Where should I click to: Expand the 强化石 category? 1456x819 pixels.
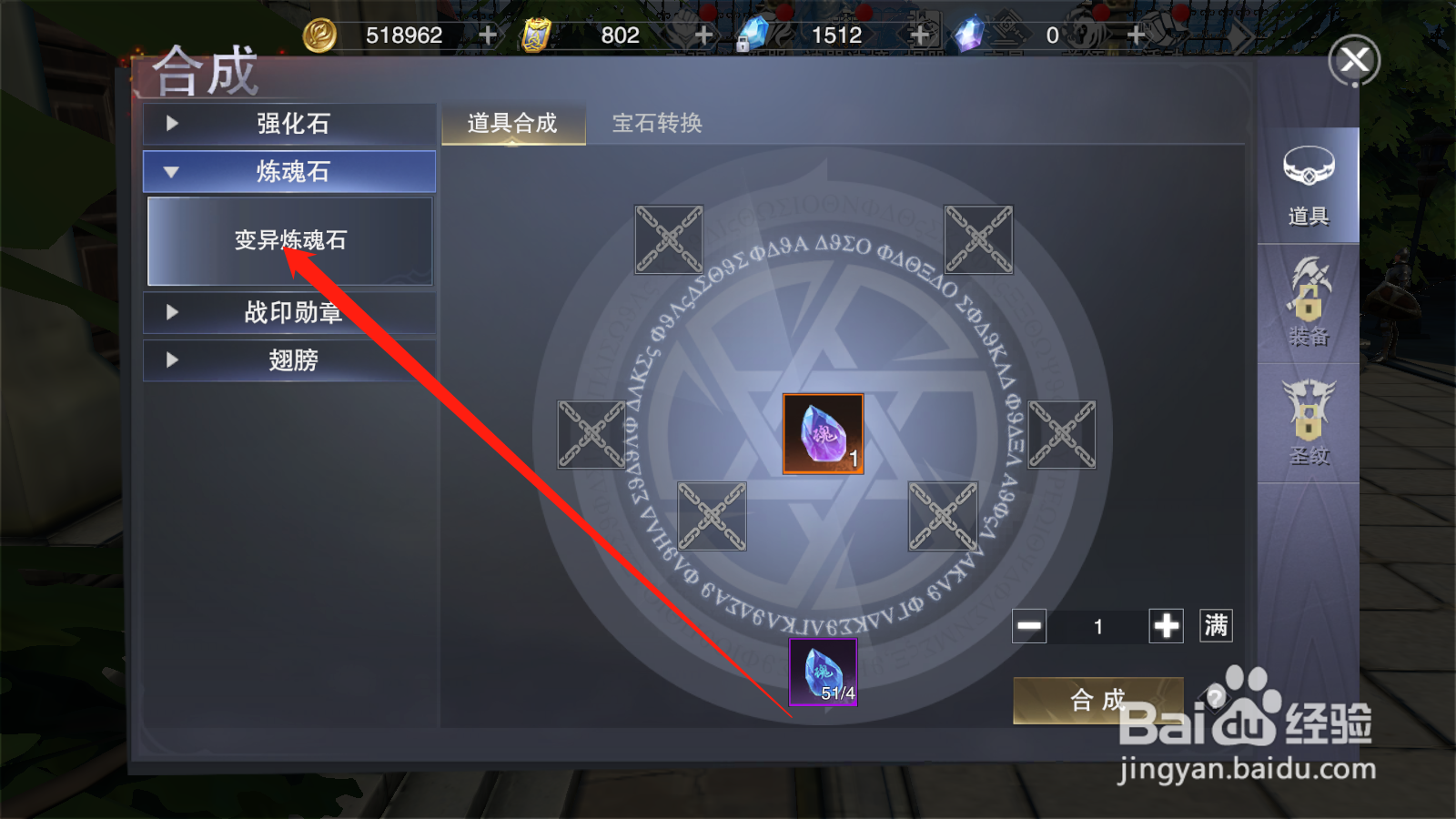[288, 124]
